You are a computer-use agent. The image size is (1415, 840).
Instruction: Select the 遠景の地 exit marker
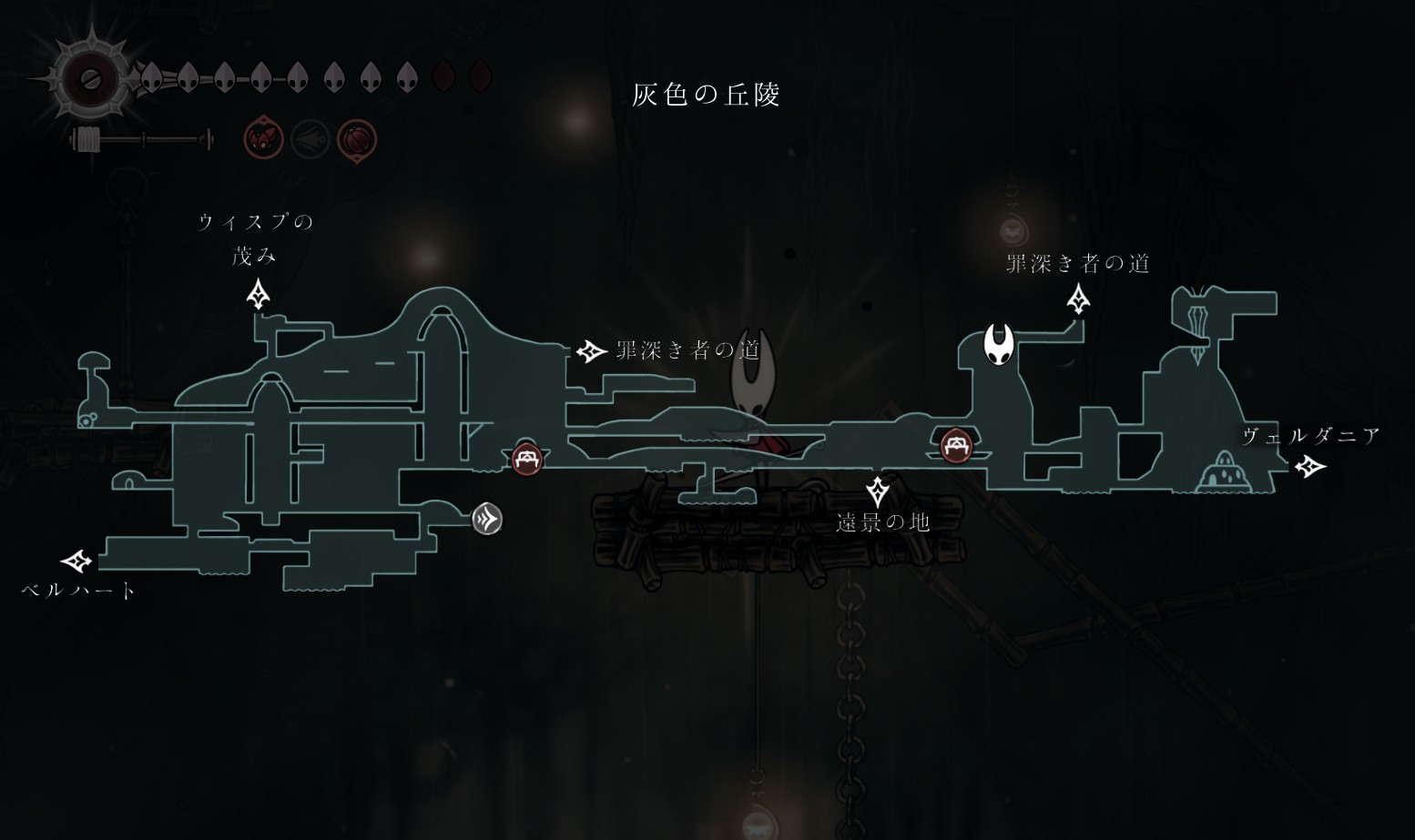877,491
